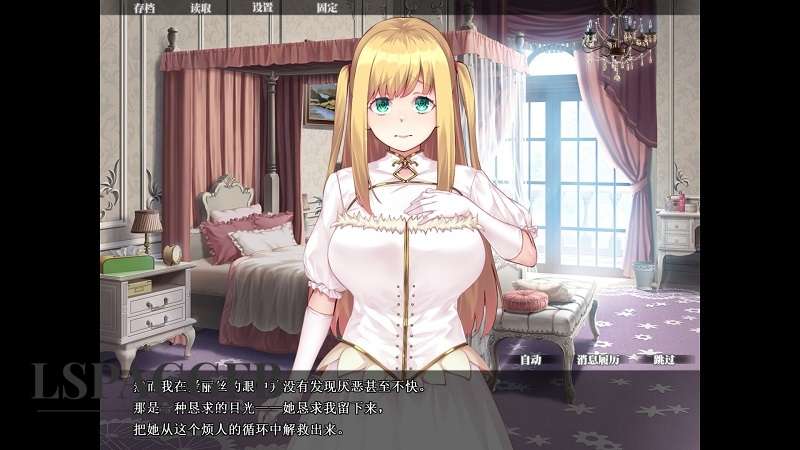
Task: Advance the dialogue text box
Action: [x=400, y=408]
